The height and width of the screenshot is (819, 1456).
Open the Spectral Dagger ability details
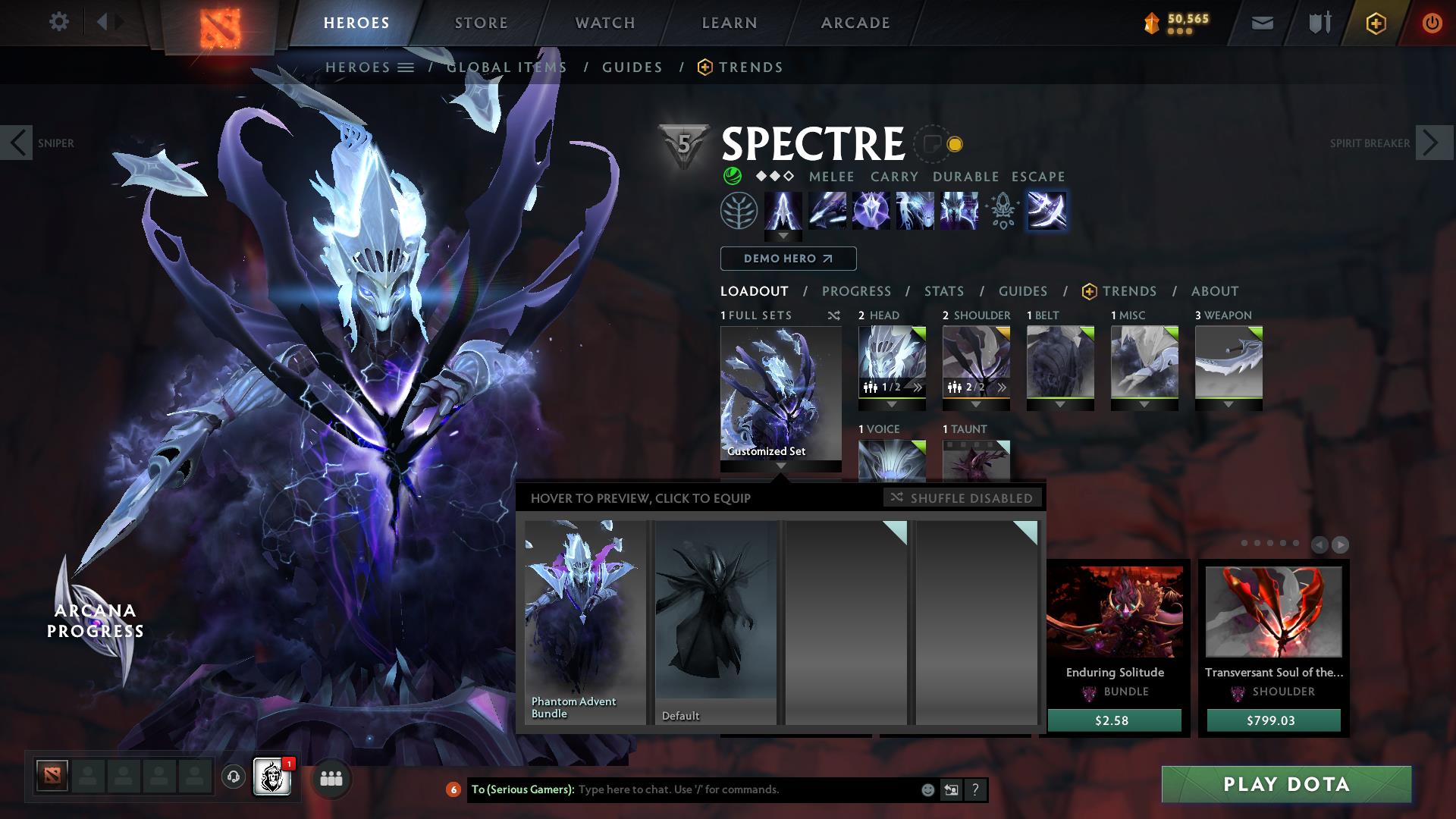coord(783,211)
